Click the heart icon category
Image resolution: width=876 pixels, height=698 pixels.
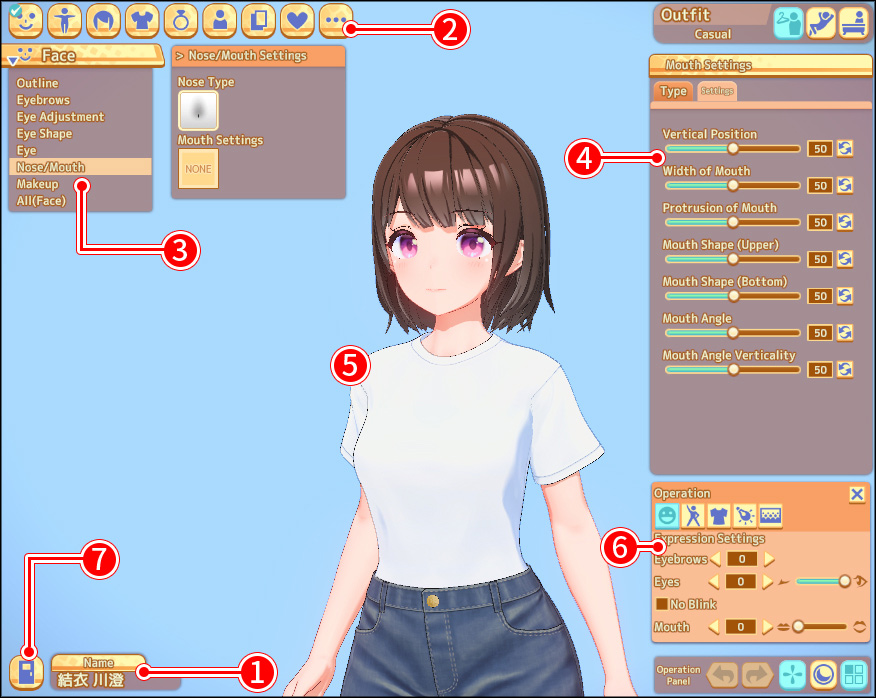[x=296, y=19]
